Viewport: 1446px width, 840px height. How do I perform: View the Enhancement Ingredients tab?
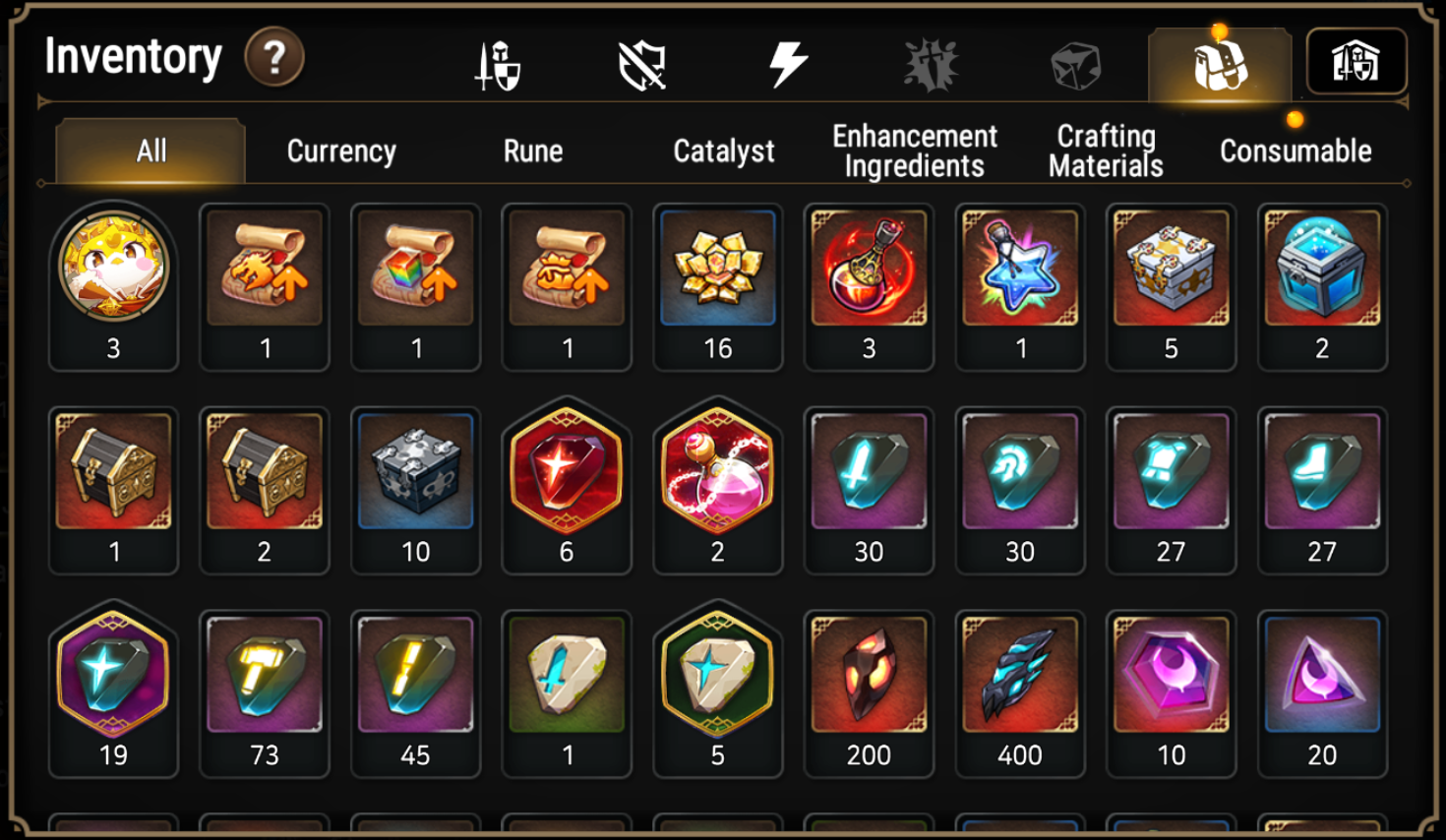[x=914, y=148]
